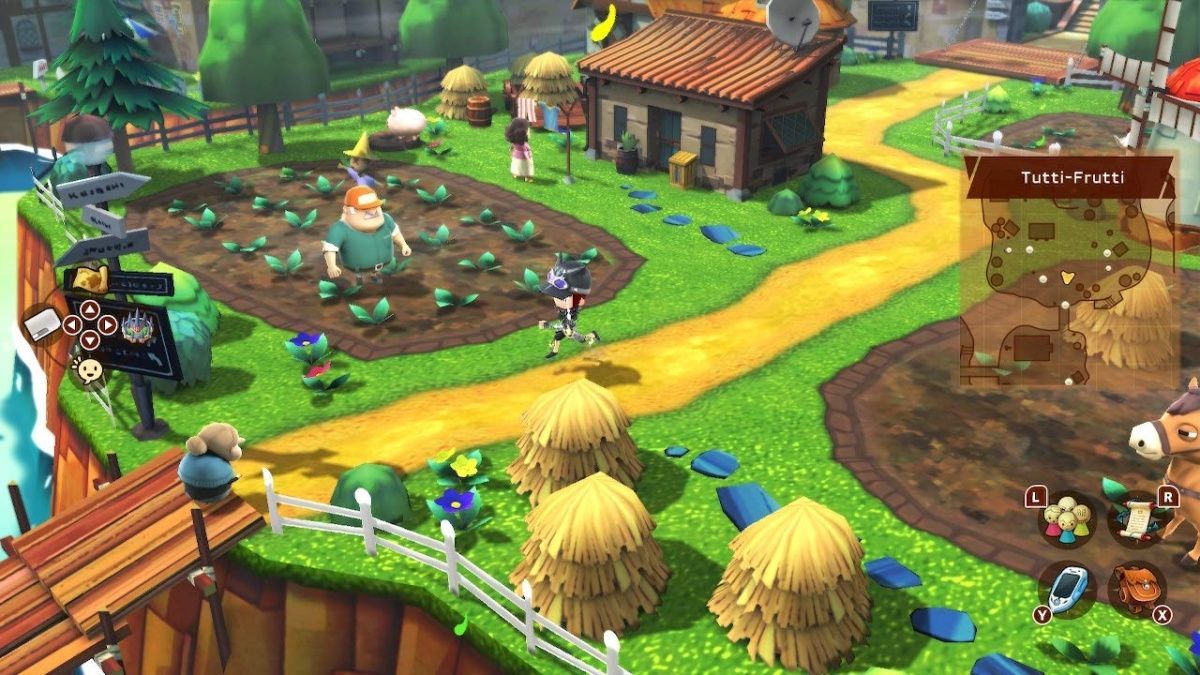
Task: Choose the spiky monster head icon
Action: (x=135, y=324)
